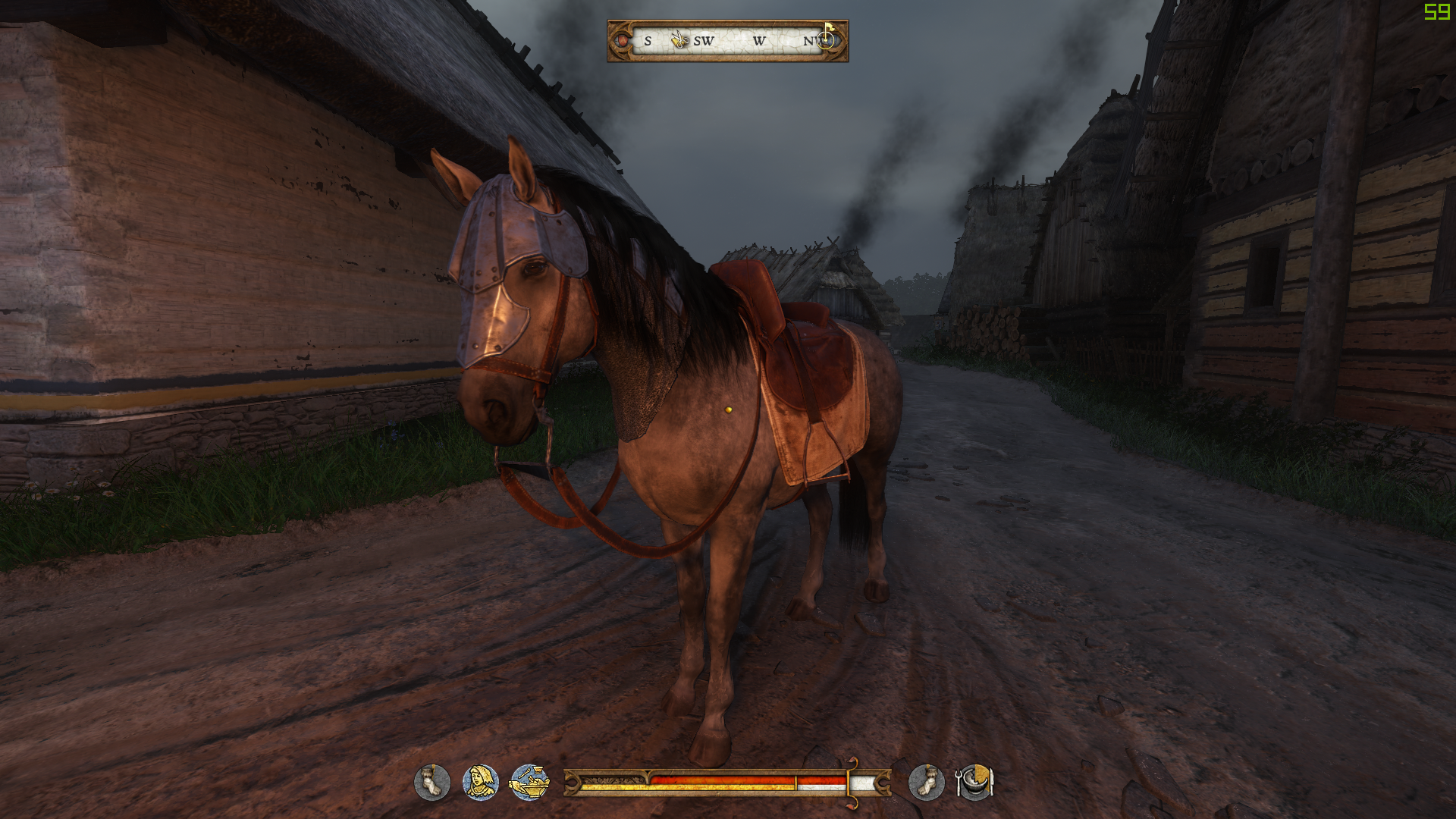Select the golden horse marker on the compass
Viewport: 1456px width, 819px height.
[679, 39]
